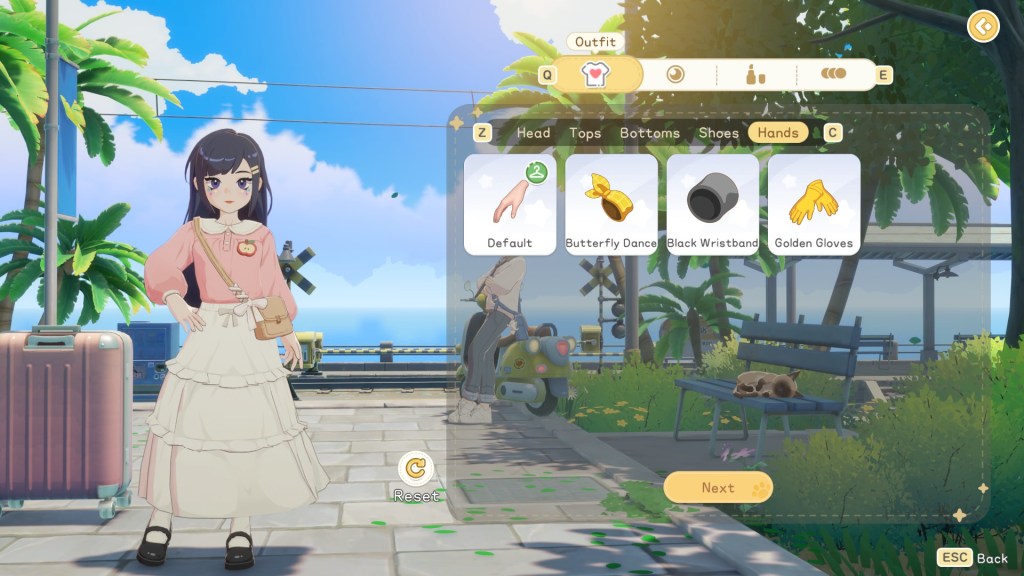Choose the Black Wristband item
Image resolution: width=1024 pixels, height=576 pixels.
tap(712, 204)
